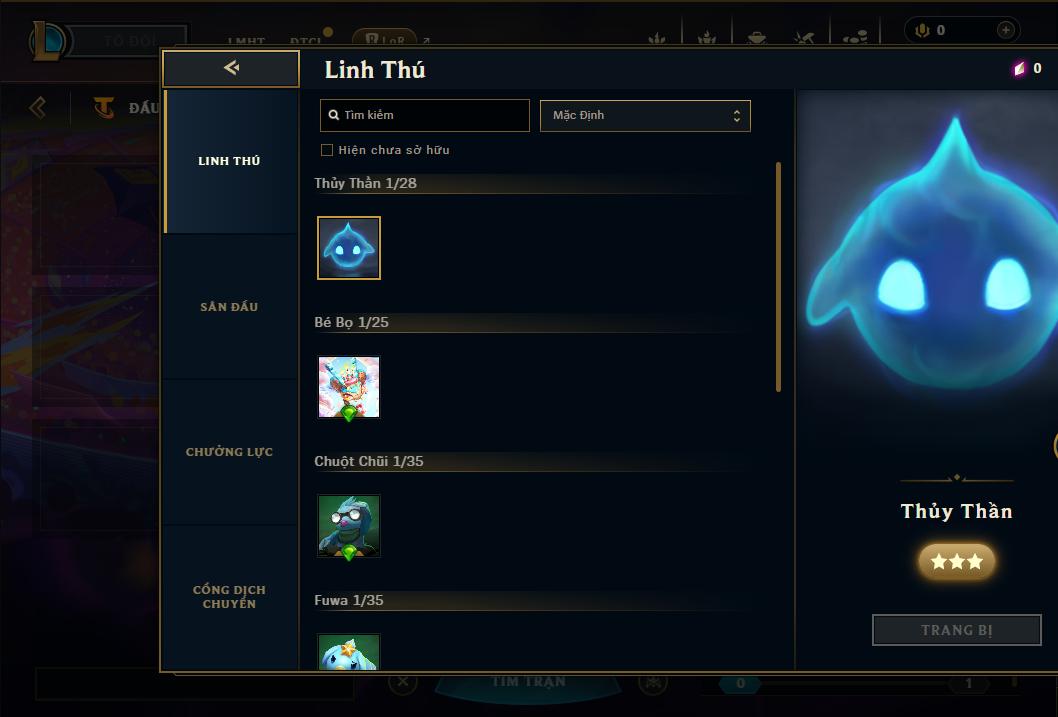1058x717 pixels.
Task: Click the Trang Bị equip button
Action: click(x=957, y=630)
